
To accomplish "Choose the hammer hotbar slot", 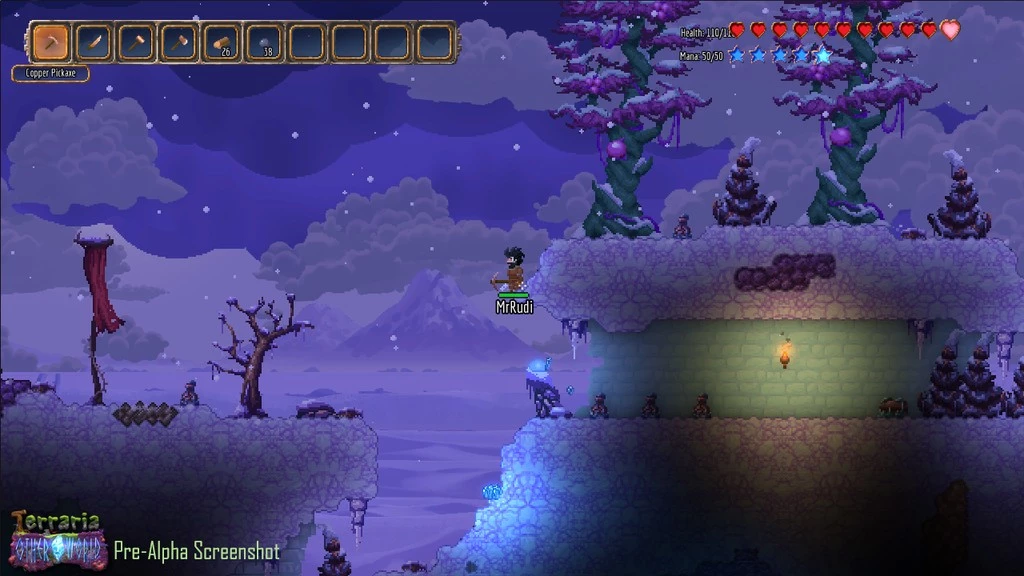I will click(136, 43).
